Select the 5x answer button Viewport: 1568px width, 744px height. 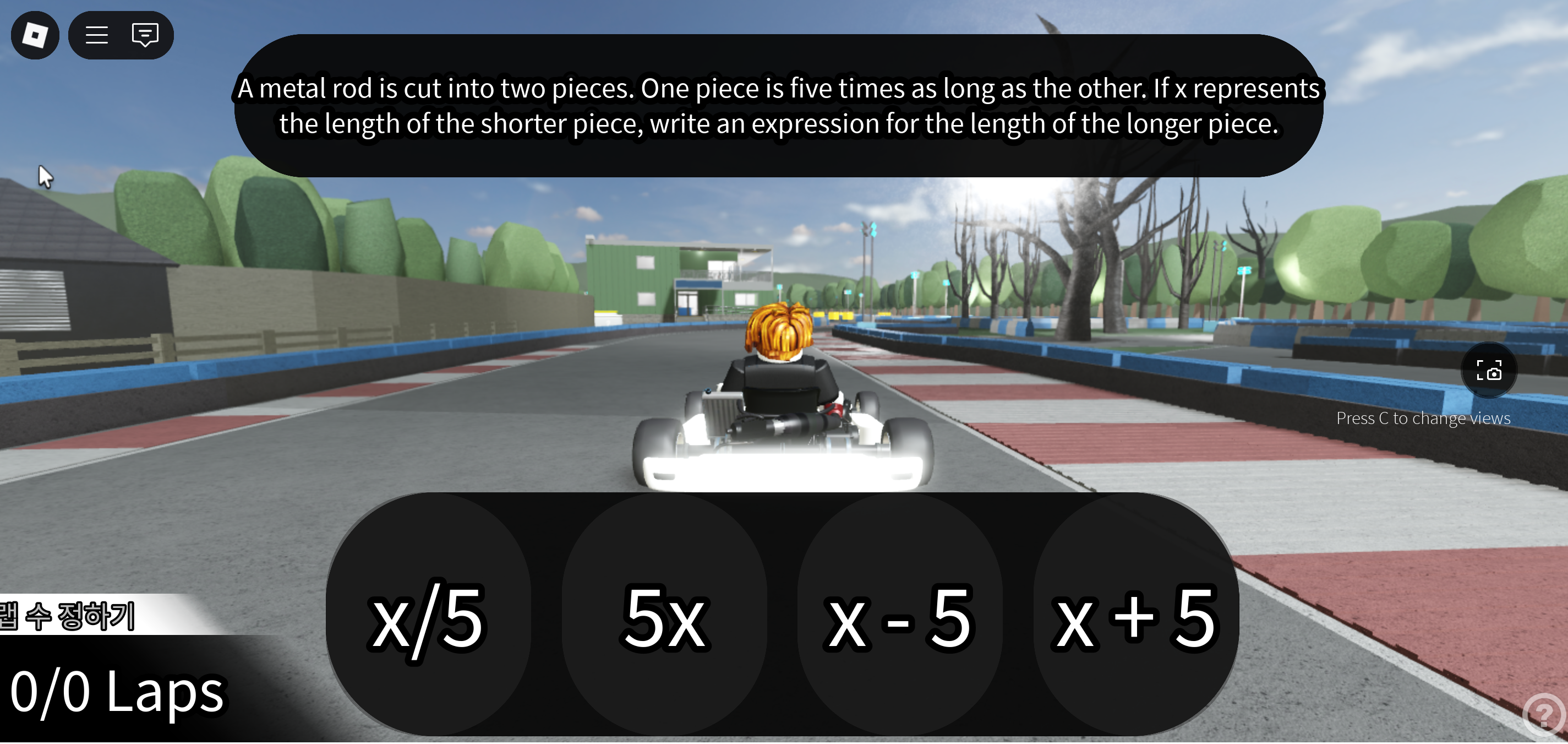pos(664,616)
